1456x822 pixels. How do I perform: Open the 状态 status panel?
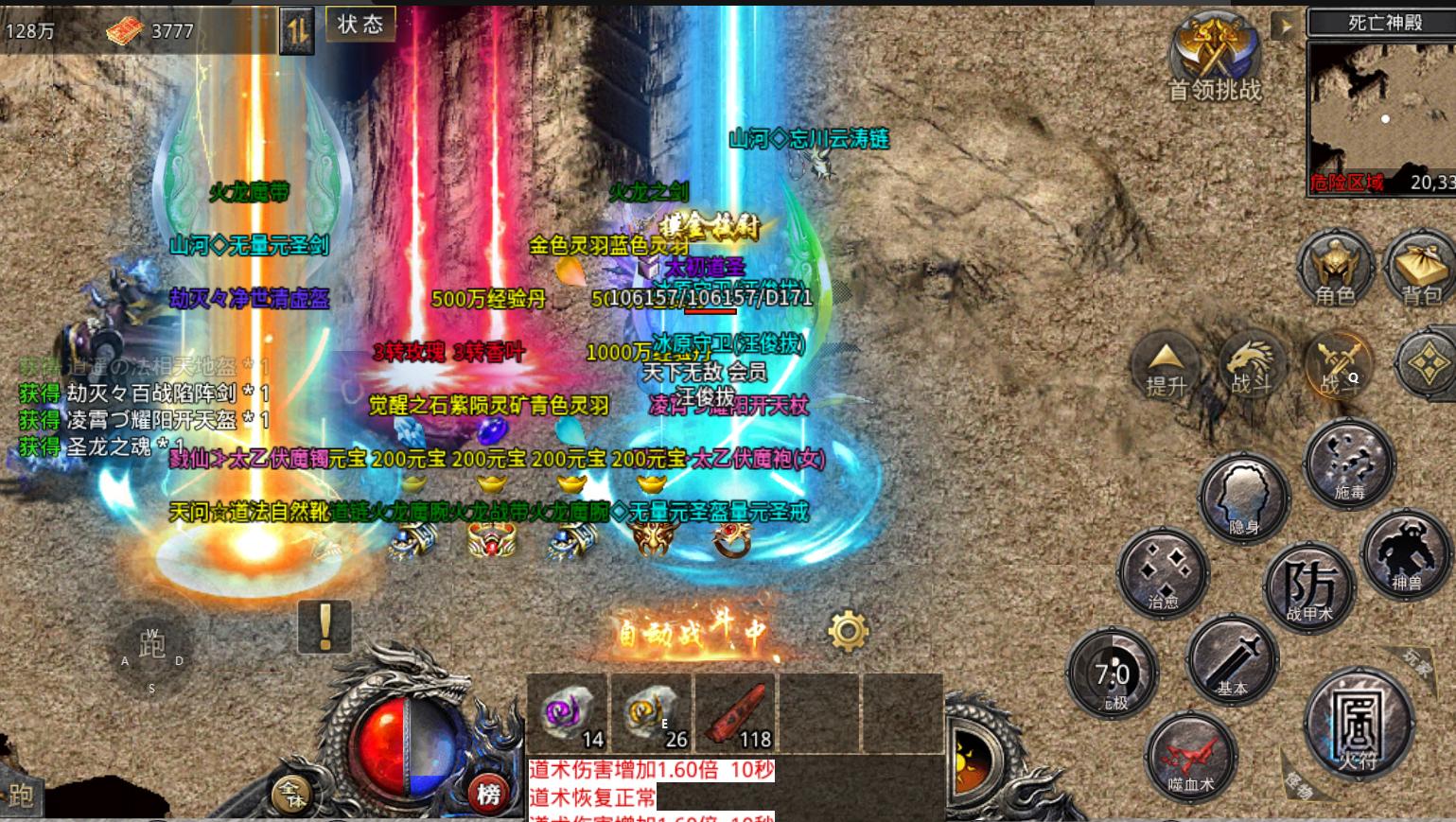pyautogui.click(x=360, y=25)
